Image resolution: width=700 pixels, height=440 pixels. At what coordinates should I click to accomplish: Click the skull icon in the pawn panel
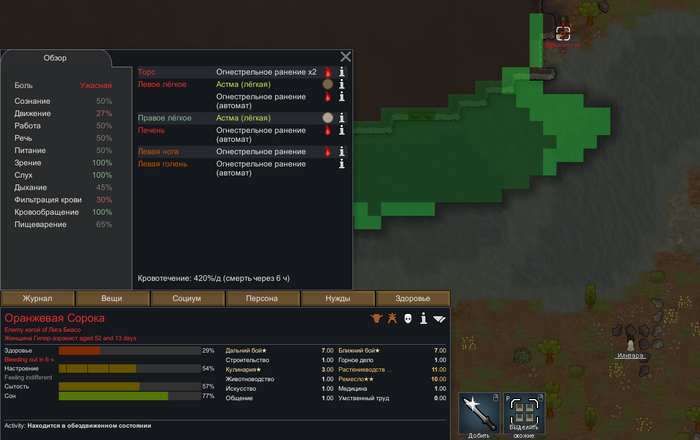tap(407, 319)
